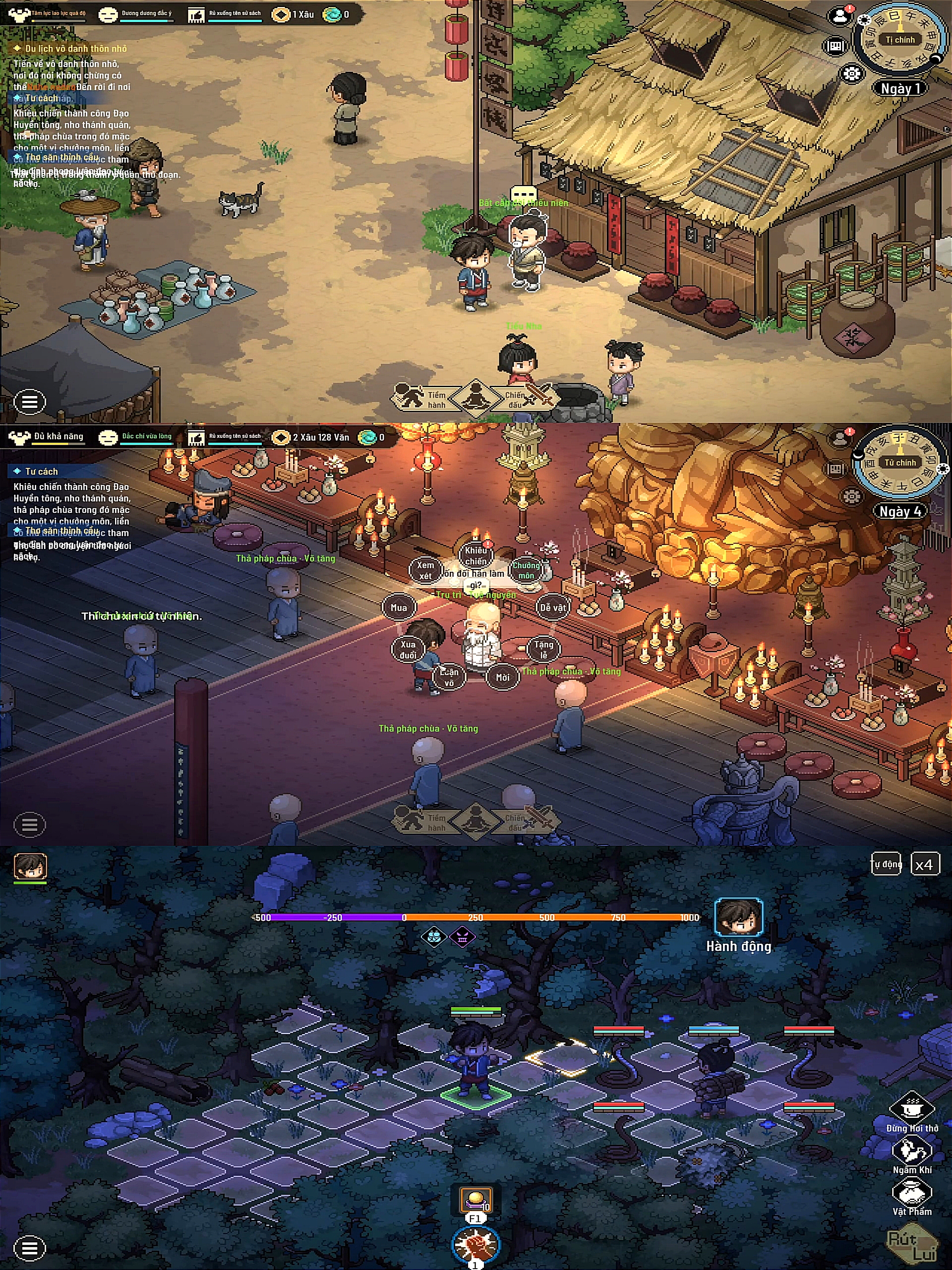Activate the red fist attack skill

click(x=476, y=1244)
